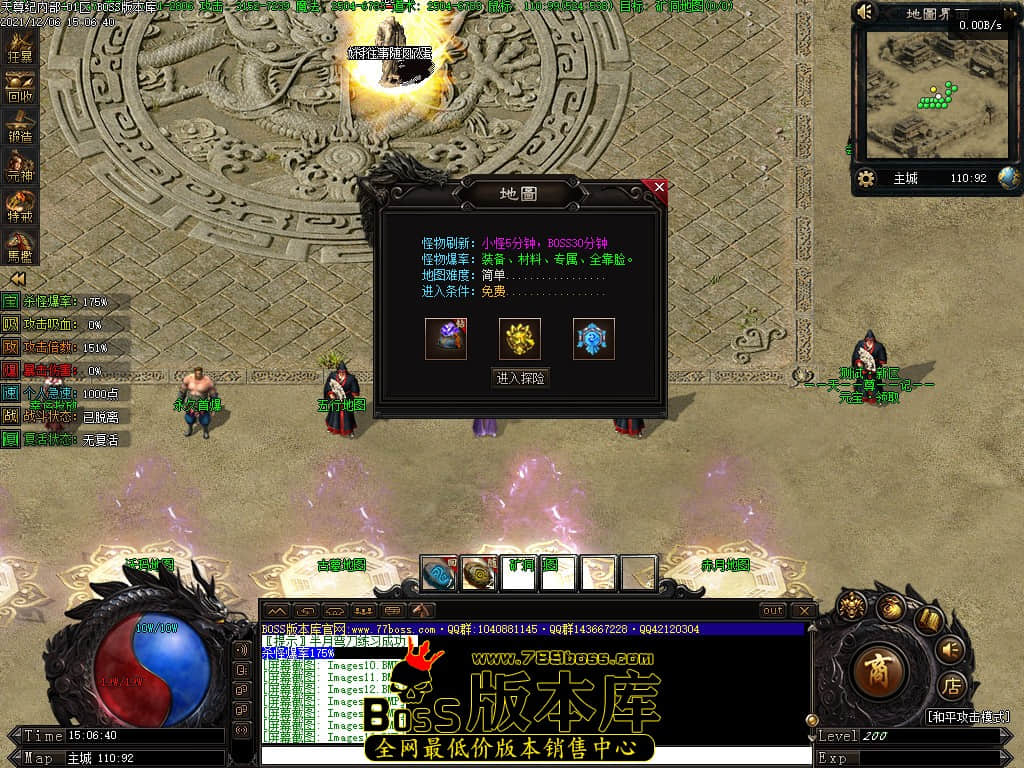The height and width of the screenshot is (768, 1024).
Task: Open the 锻造 forging menu
Action: 20,127
